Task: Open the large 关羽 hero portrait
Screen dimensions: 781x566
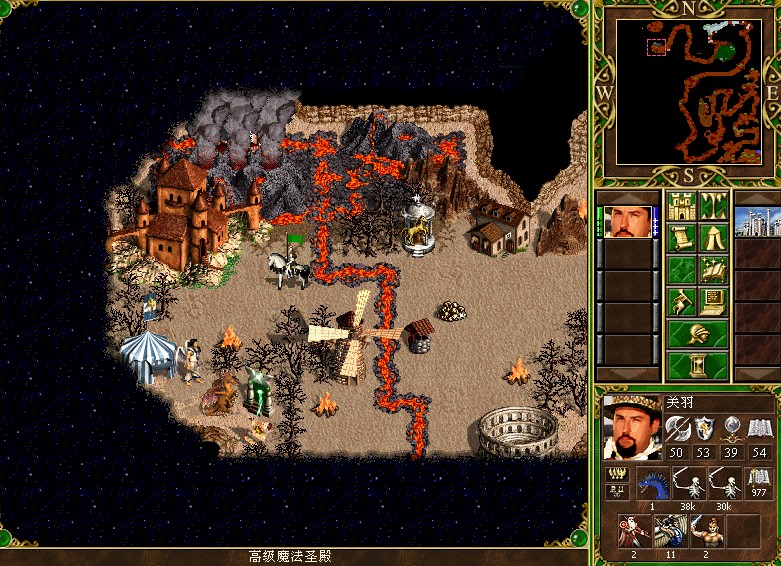Action: click(632, 425)
